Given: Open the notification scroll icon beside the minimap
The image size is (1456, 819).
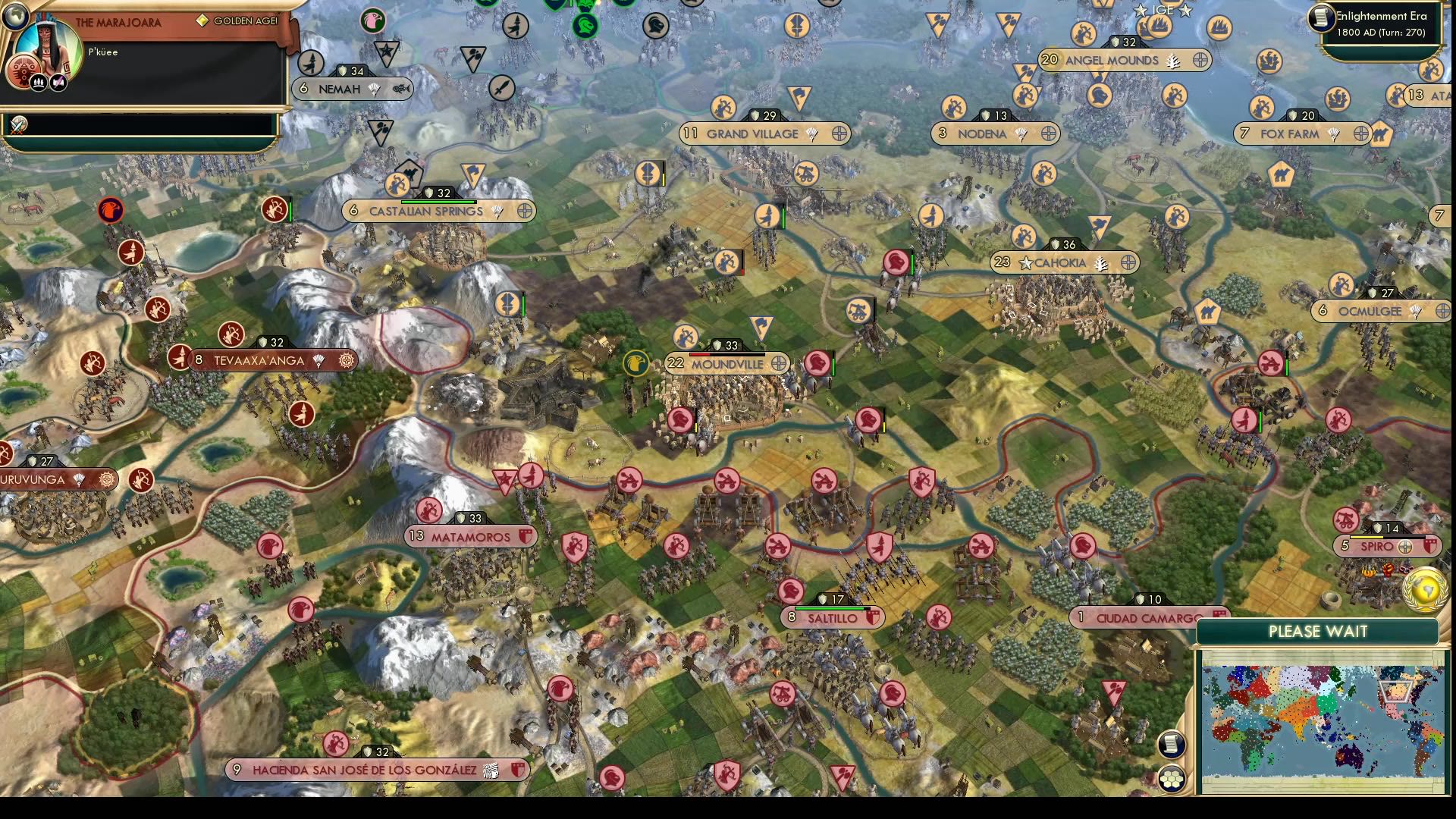Looking at the screenshot, I should (x=1172, y=745).
